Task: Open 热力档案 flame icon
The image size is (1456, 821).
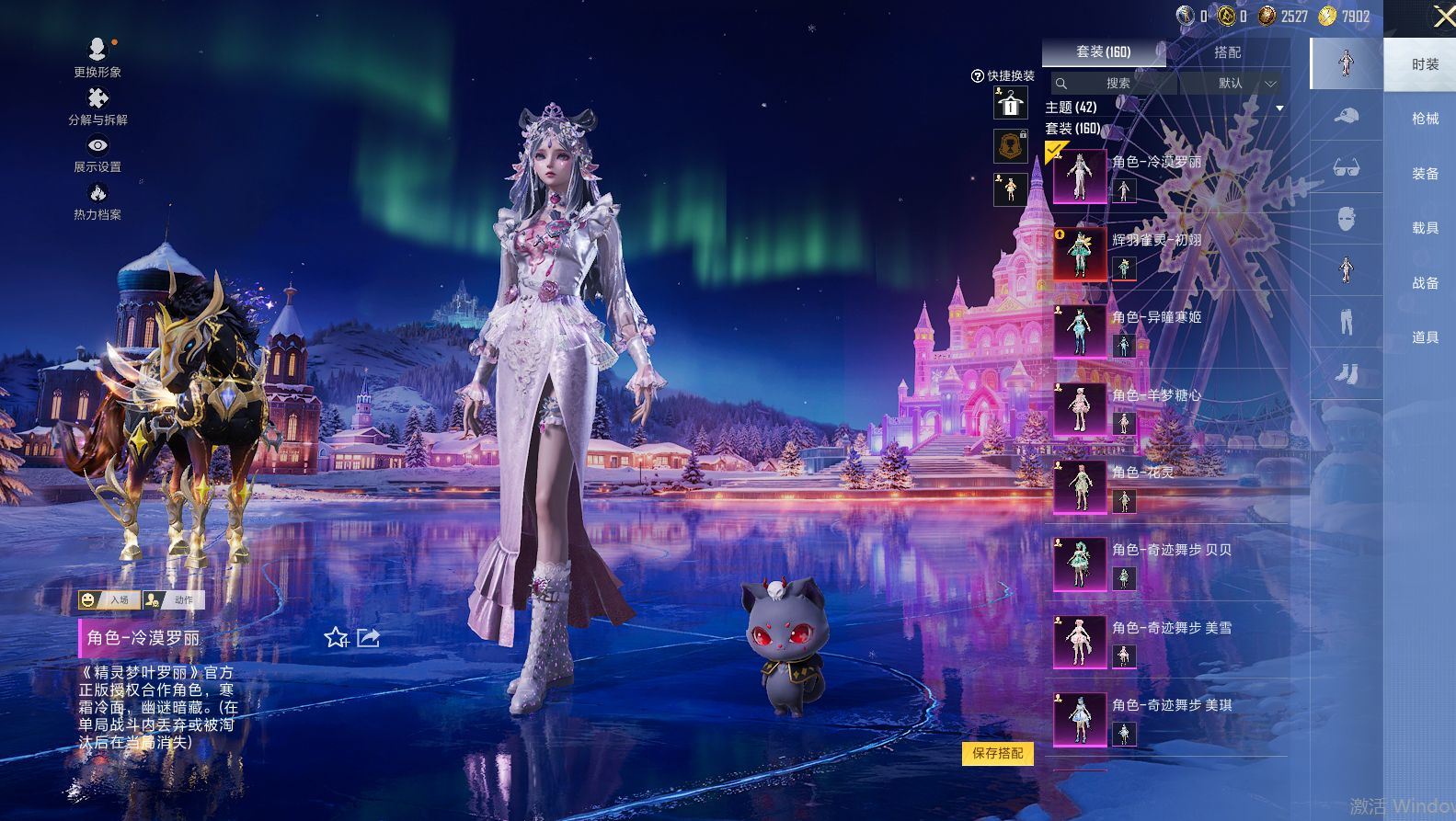Action: click(97, 200)
